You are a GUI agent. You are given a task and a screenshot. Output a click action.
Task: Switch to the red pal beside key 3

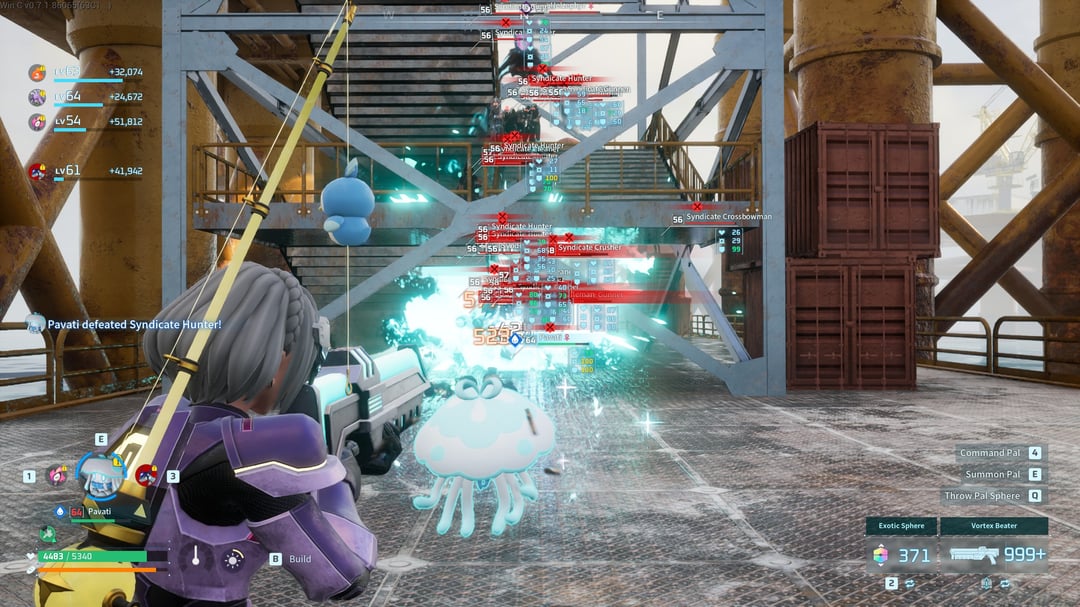point(146,475)
